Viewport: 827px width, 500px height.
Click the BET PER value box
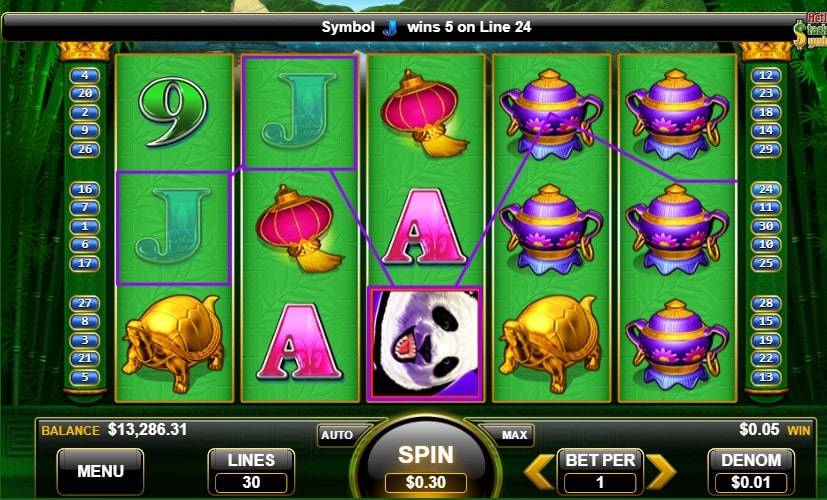600,479
